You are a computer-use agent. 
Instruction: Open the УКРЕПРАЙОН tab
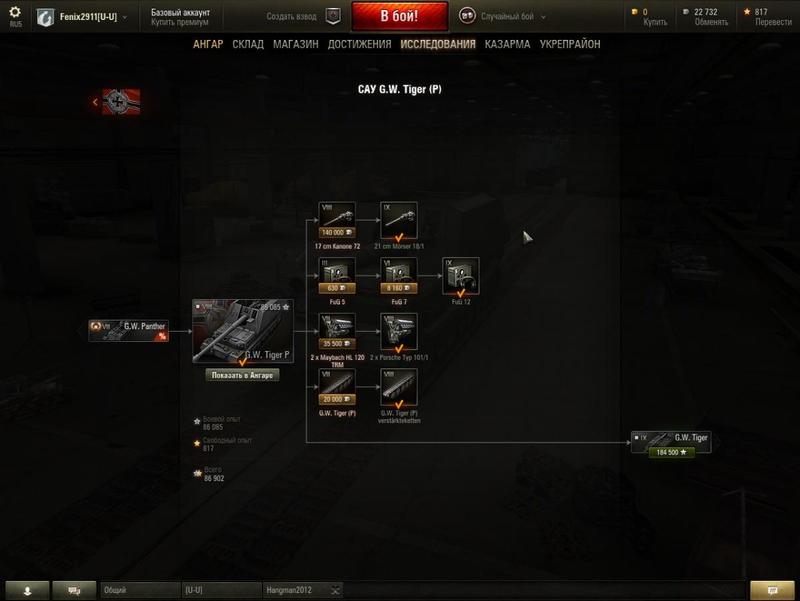(570, 44)
